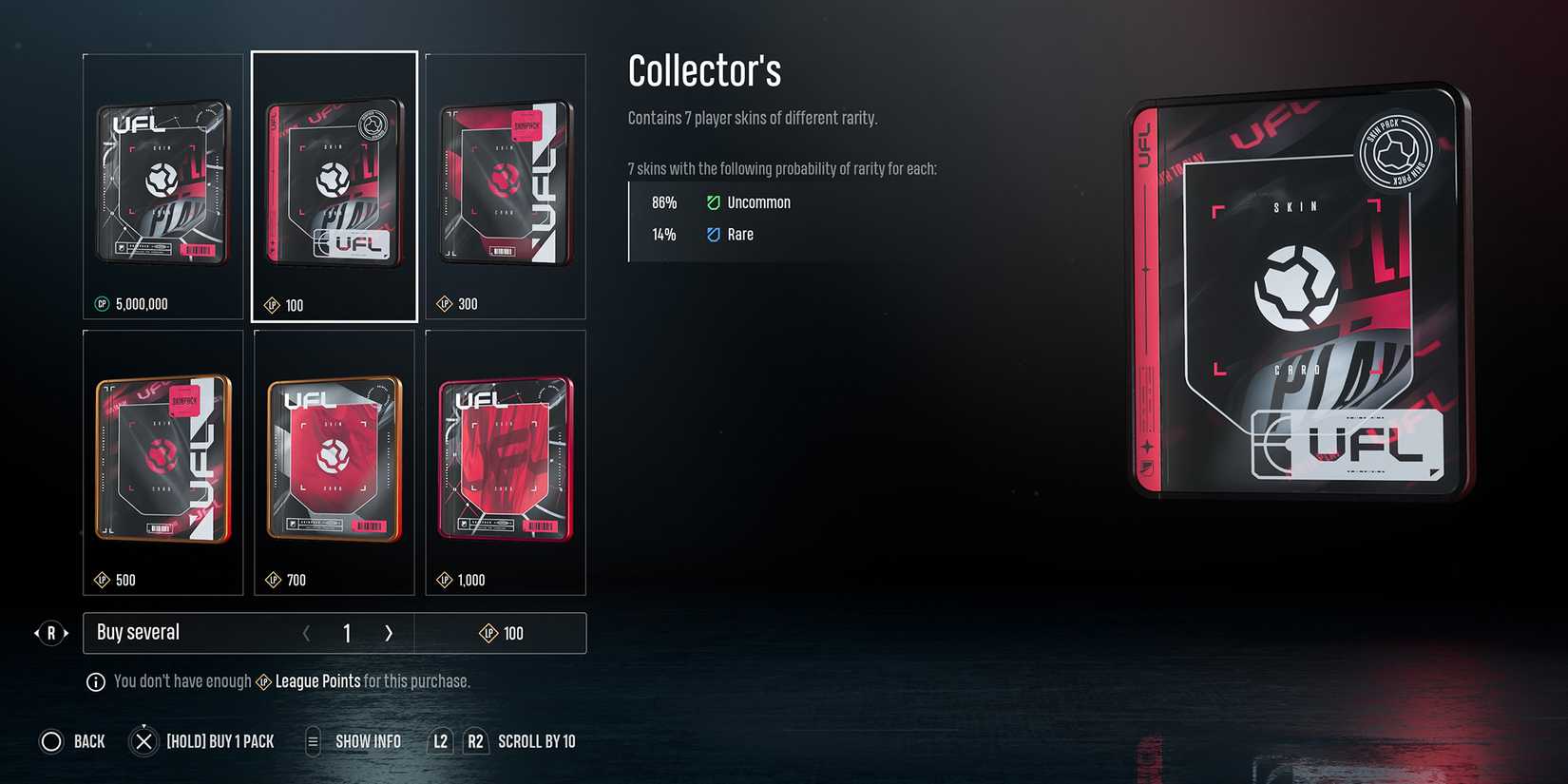Click the R stick indicator icon on the left
Screen dimensions: 1568x784
[x=51, y=632]
